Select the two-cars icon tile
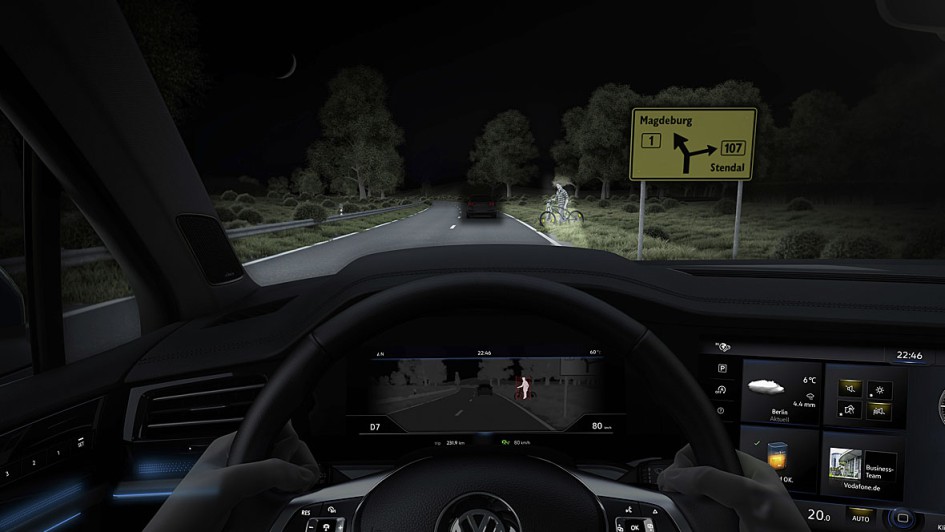 (878, 408)
